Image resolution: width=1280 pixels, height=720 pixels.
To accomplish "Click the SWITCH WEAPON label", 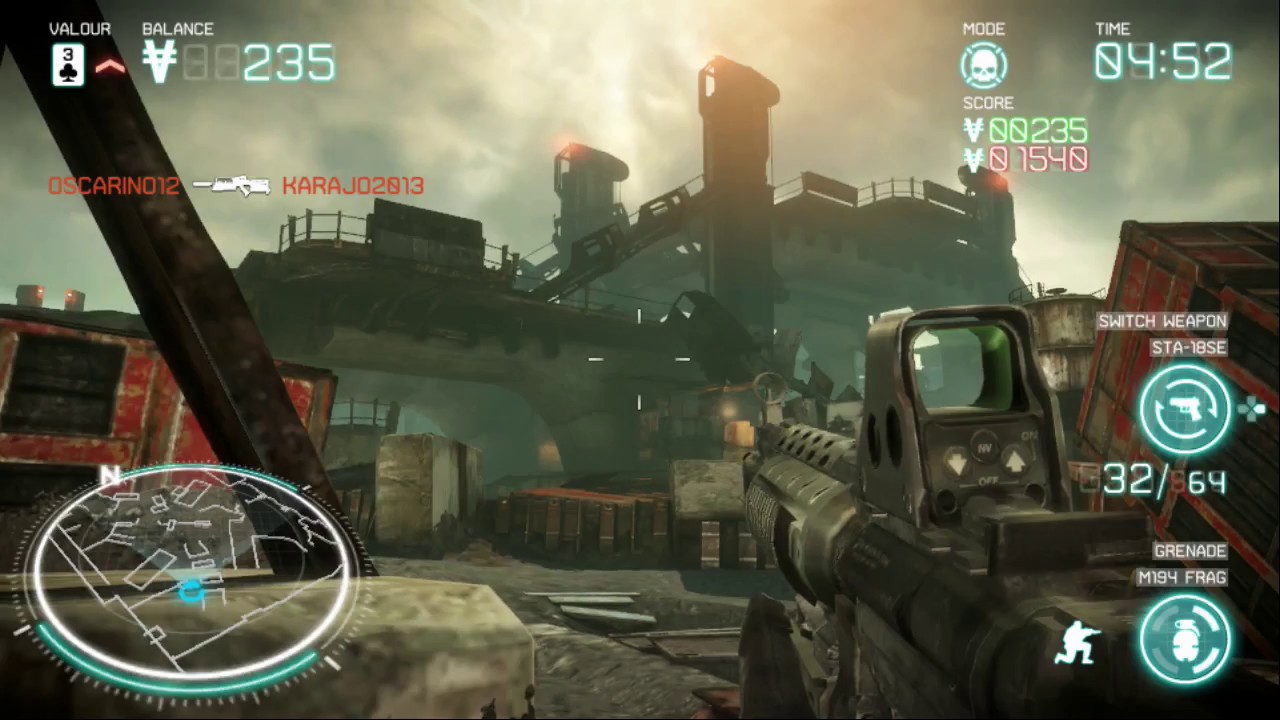I will (1161, 321).
